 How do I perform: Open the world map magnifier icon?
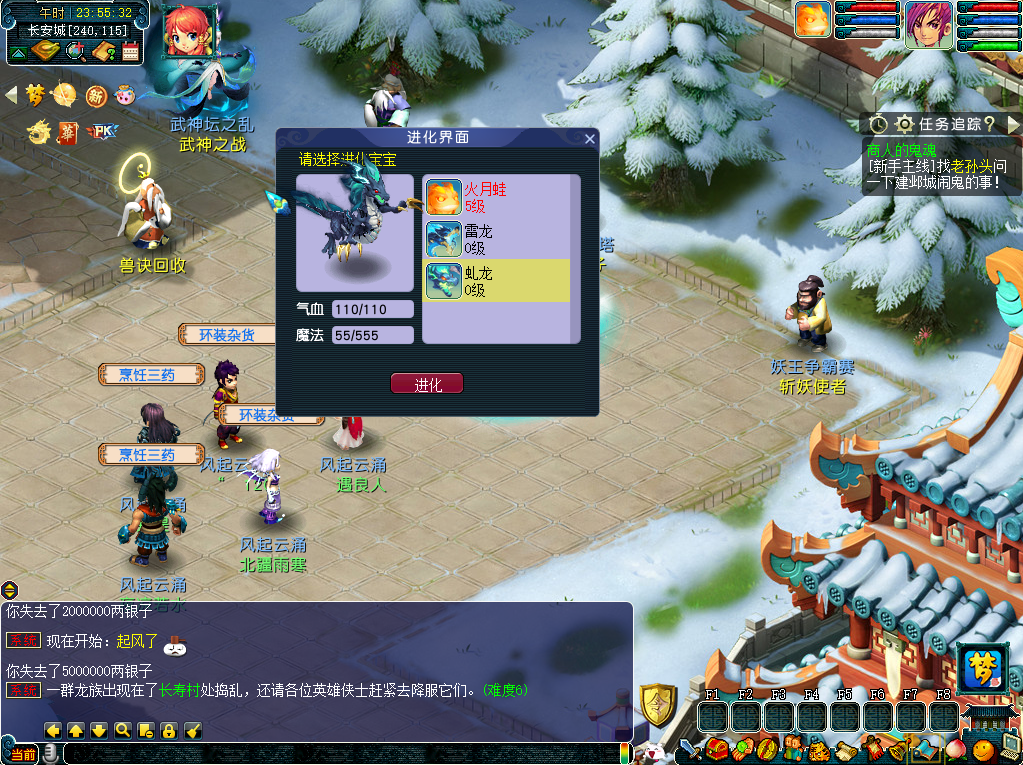tap(75, 51)
